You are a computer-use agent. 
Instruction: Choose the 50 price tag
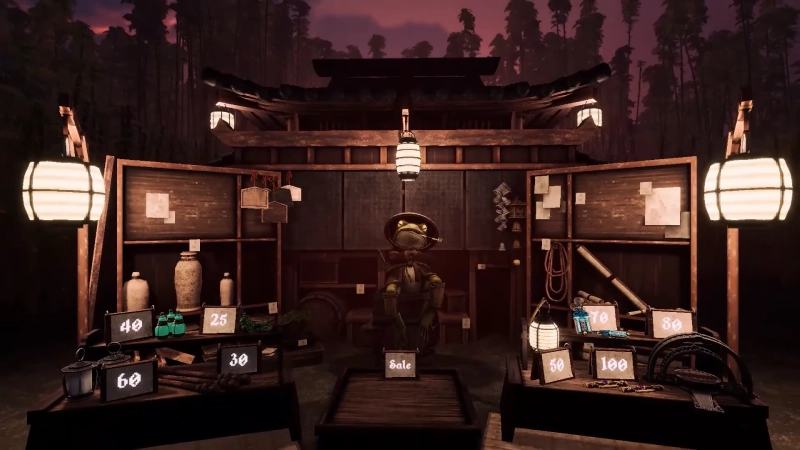click(x=553, y=365)
